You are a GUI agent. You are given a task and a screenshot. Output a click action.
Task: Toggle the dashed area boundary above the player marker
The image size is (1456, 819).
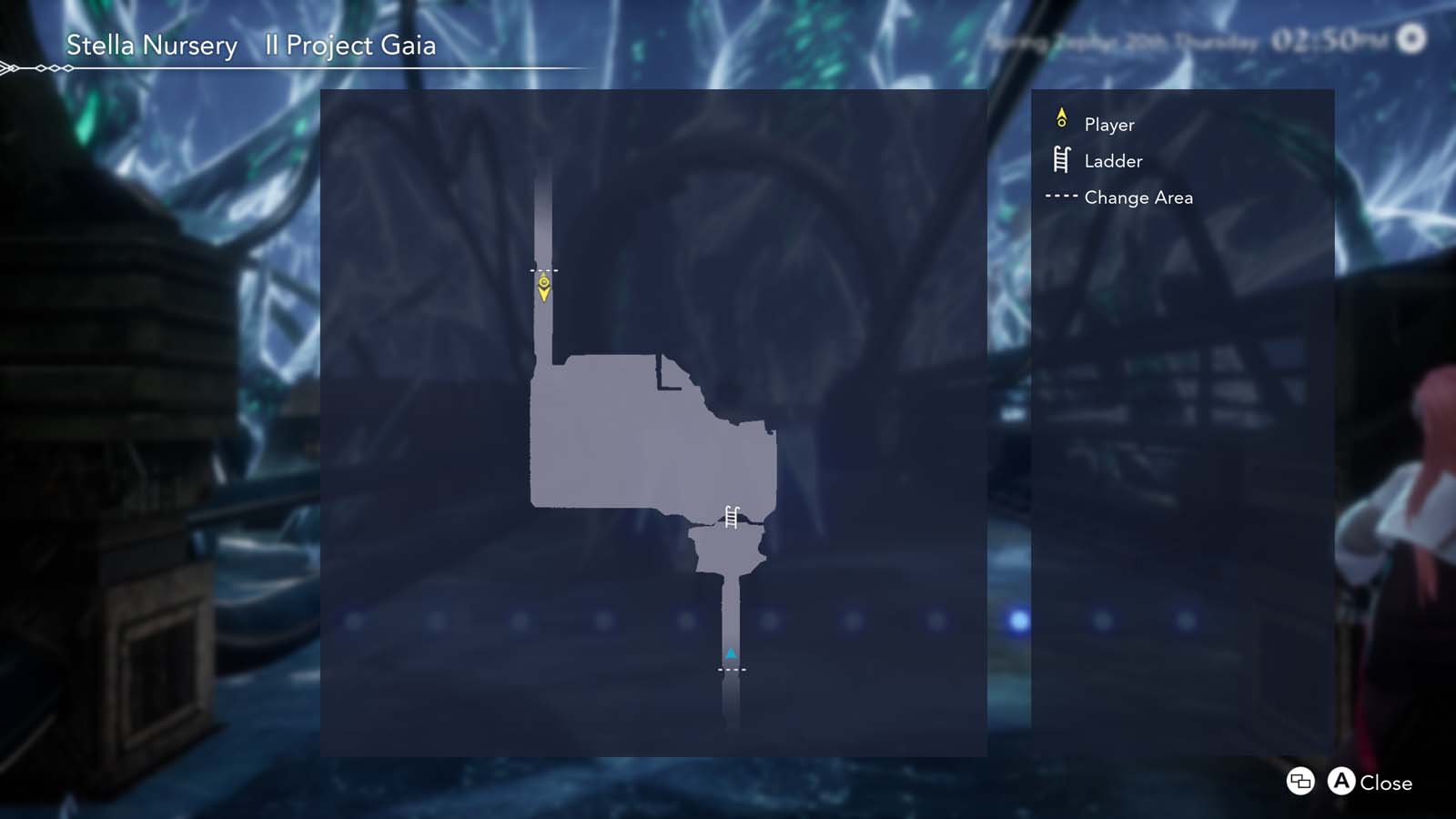click(545, 269)
